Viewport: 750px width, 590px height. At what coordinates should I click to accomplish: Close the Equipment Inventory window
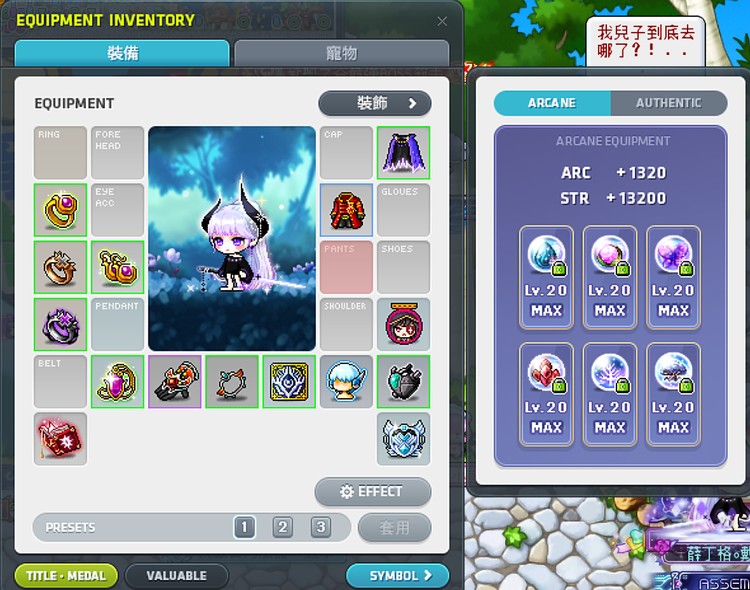(x=442, y=21)
